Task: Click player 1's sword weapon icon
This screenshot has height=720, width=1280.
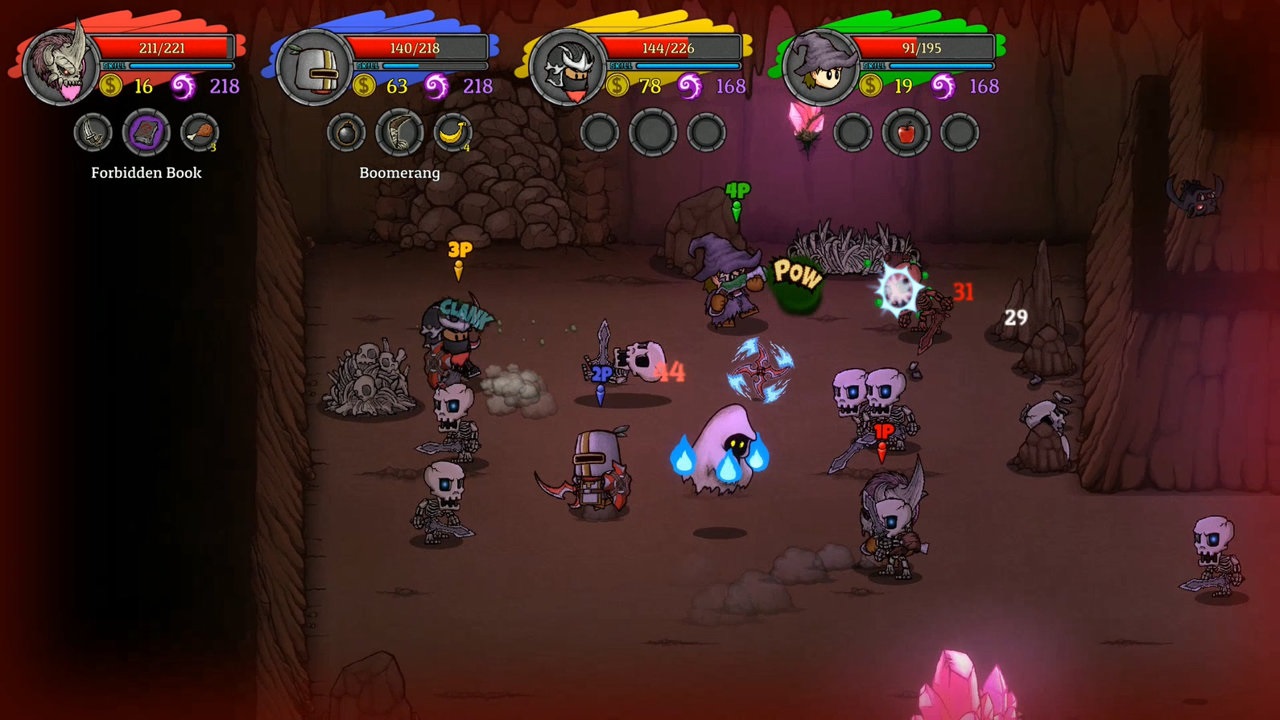Action: (90, 131)
